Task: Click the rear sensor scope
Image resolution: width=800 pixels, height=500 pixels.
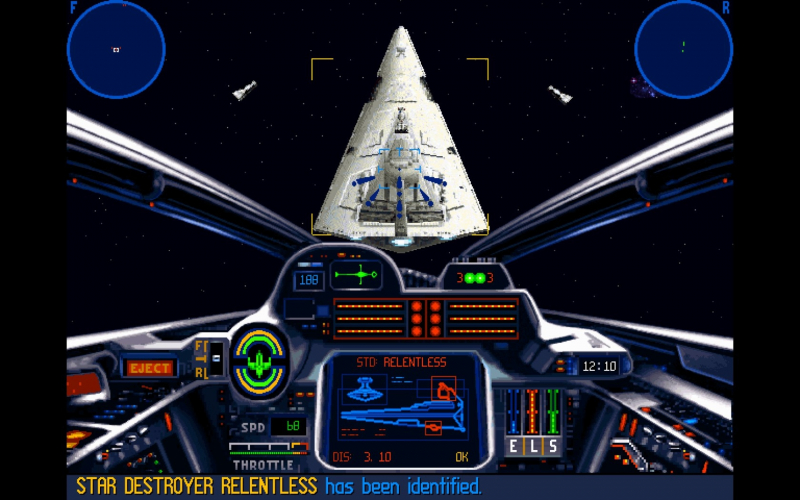Action: click(684, 49)
